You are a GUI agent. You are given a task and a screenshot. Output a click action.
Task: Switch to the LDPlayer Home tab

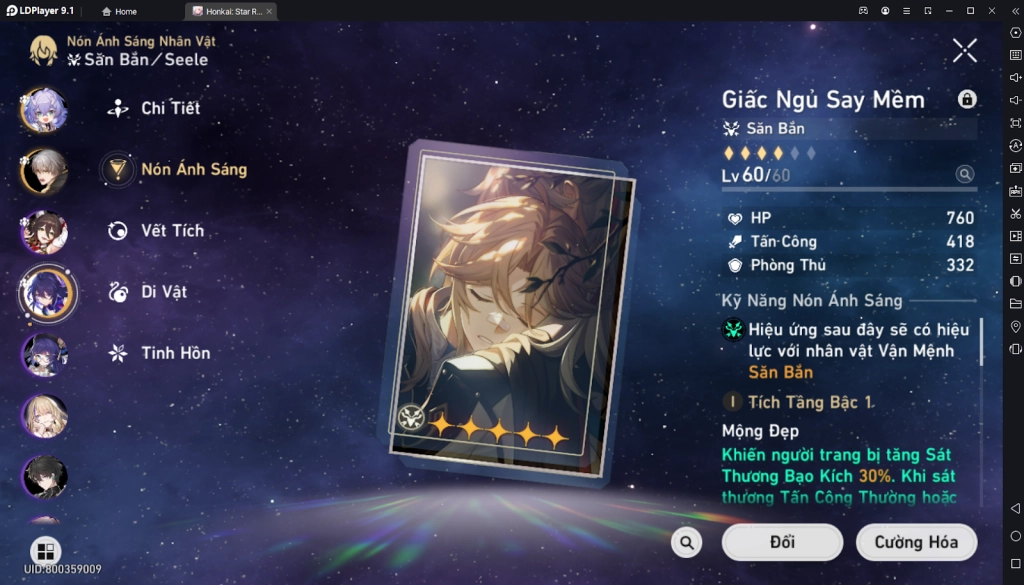[120, 11]
